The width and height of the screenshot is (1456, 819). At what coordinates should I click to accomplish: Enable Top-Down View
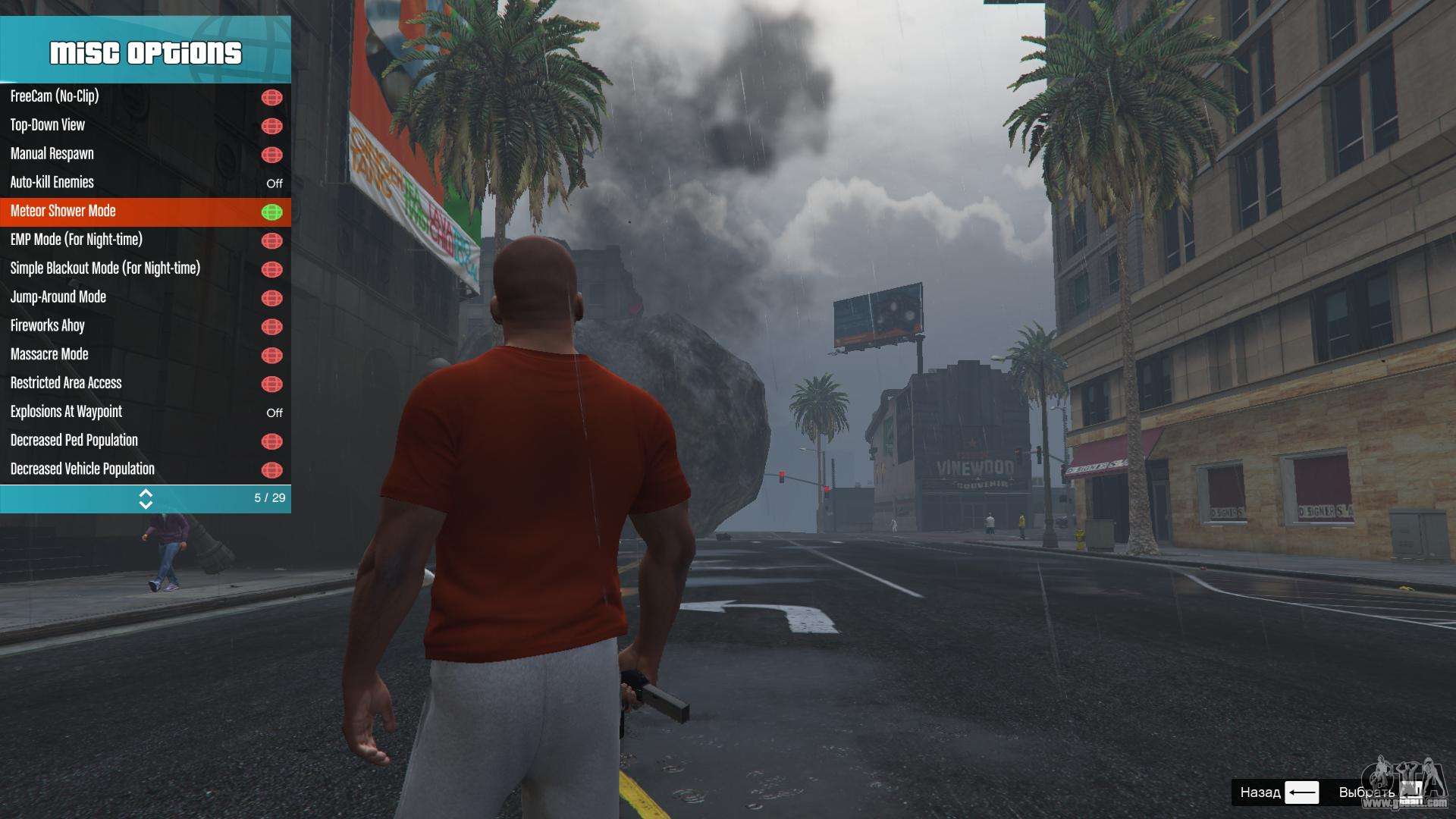click(144, 125)
